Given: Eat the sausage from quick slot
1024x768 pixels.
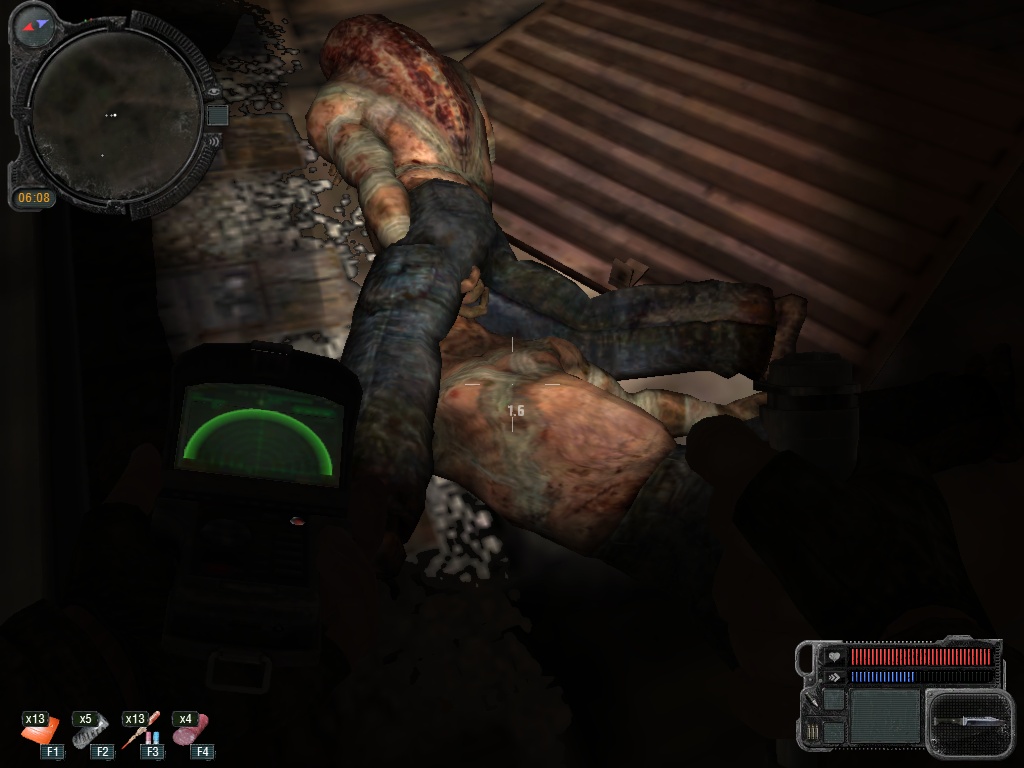Looking at the screenshot, I should 191,733.
